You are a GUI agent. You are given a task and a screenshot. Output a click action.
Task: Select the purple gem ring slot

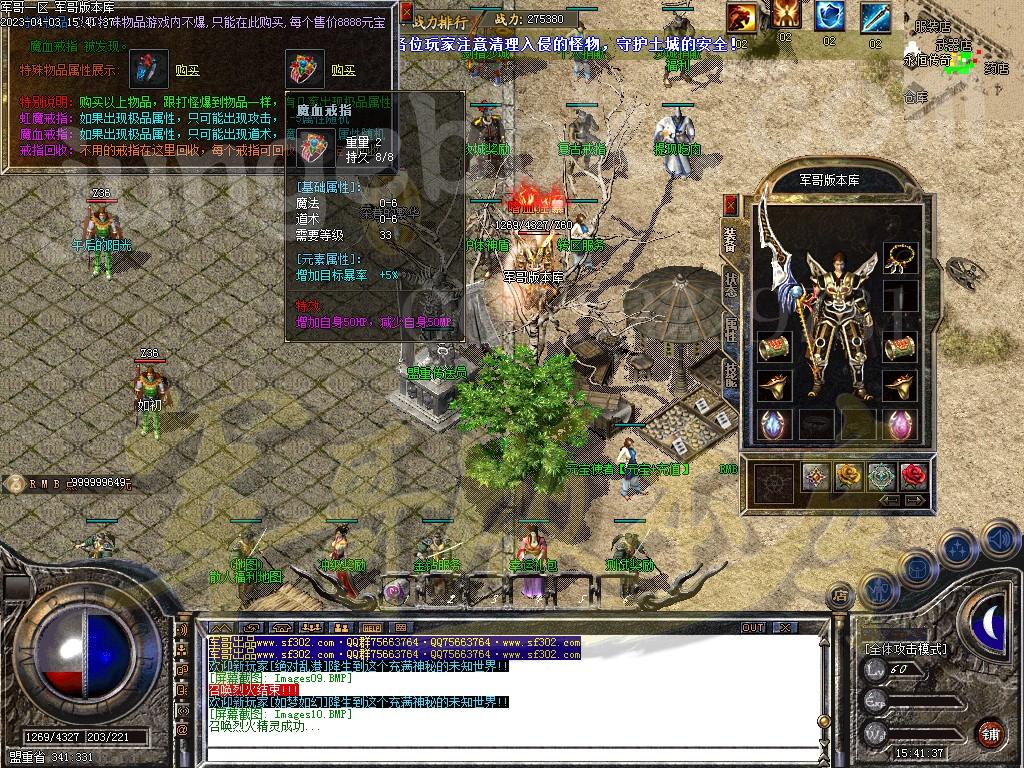900,424
